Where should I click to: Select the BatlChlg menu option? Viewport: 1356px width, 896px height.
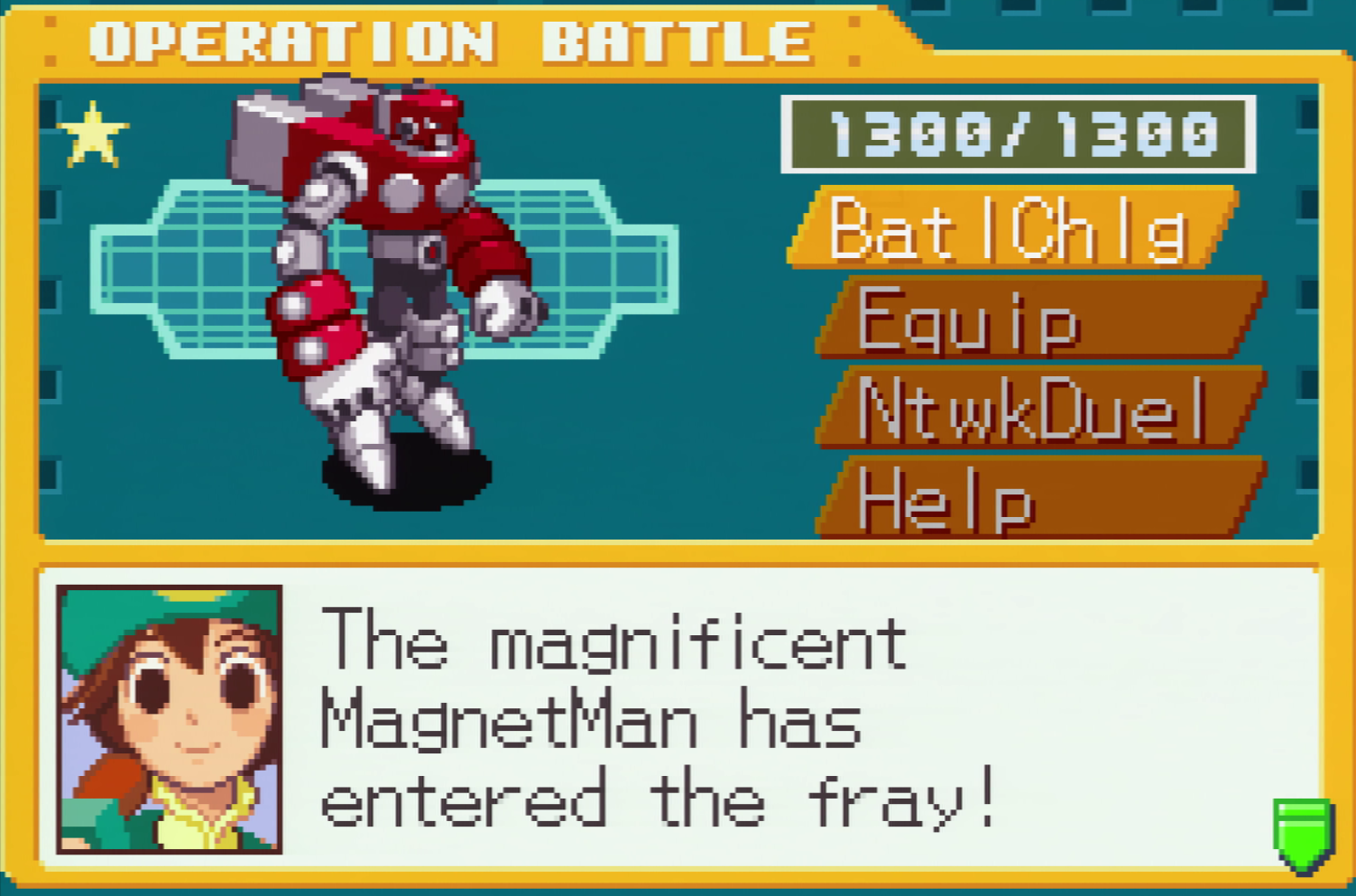tap(1010, 228)
